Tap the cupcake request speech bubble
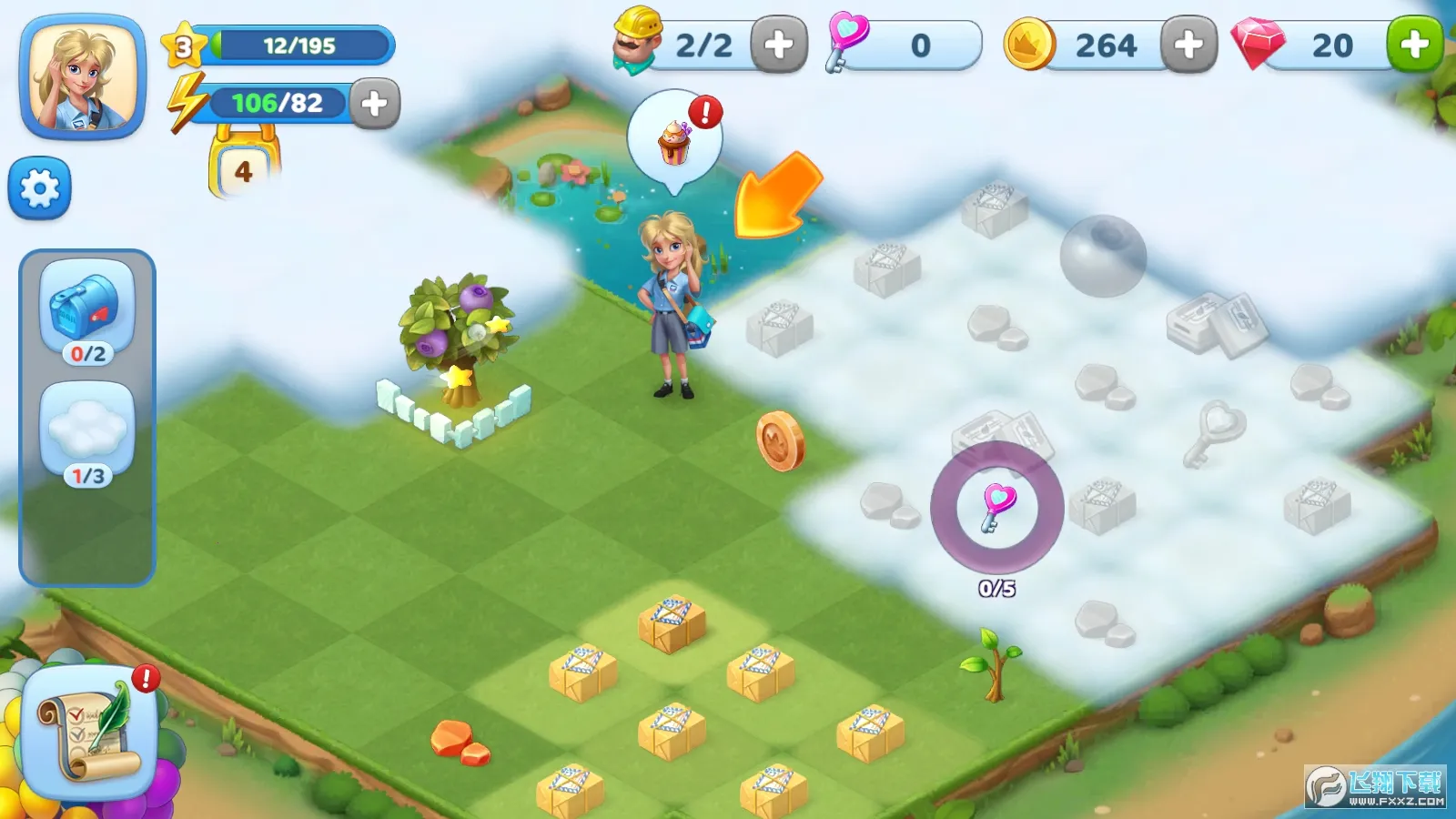The height and width of the screenshot is (819, 1456). (x=675, y=139)
